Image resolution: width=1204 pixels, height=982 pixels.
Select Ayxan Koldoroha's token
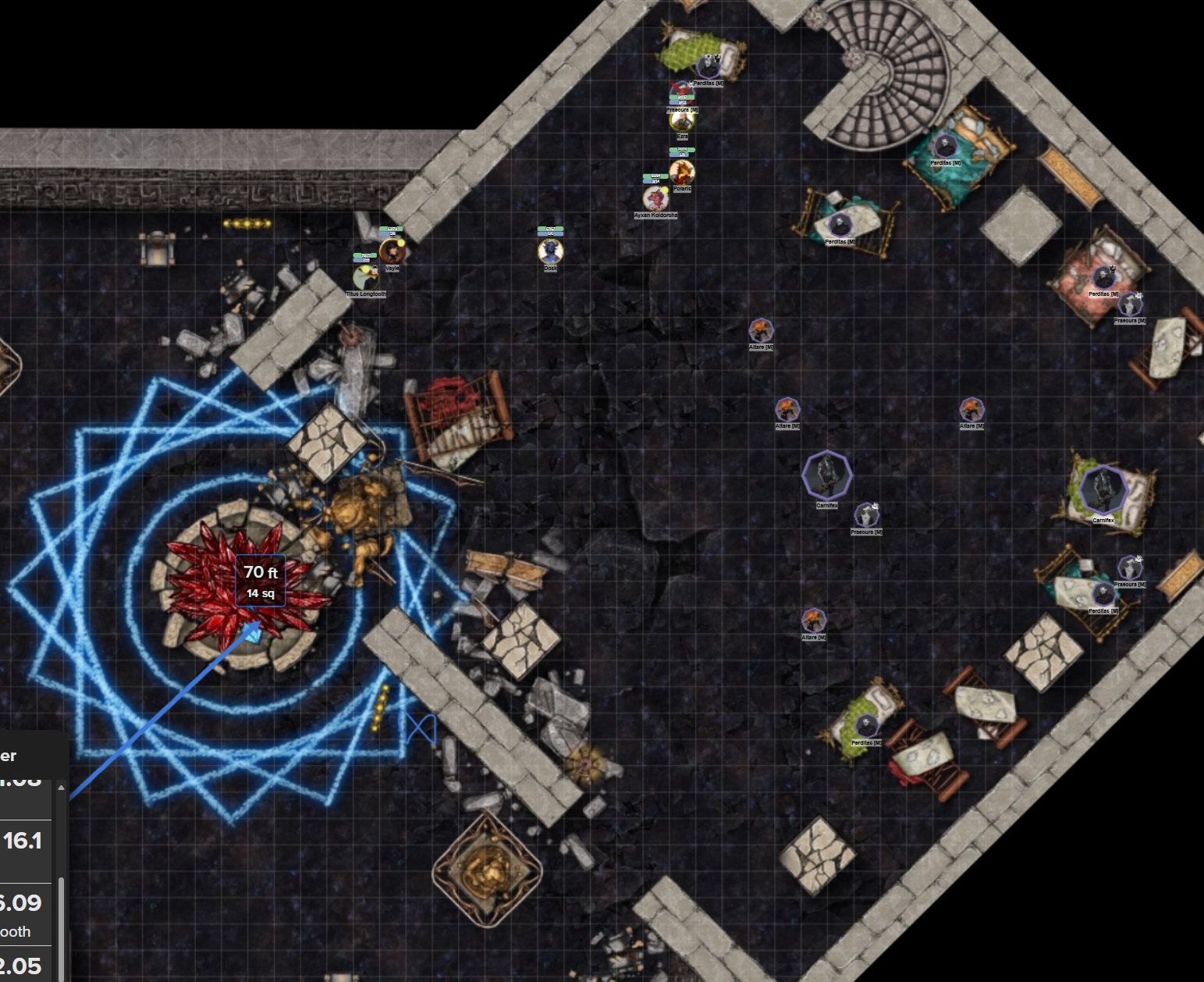click(x=655, y=200)
